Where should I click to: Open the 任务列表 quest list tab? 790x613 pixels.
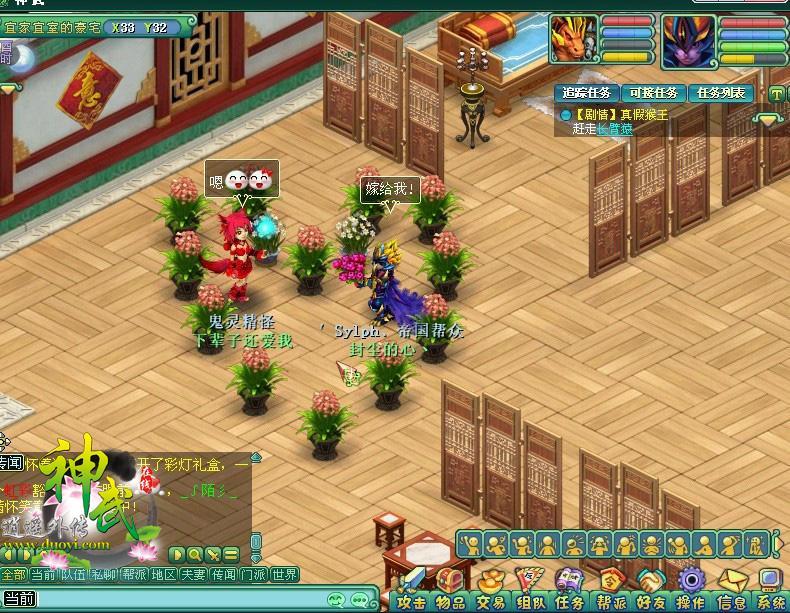click(721, 93)
